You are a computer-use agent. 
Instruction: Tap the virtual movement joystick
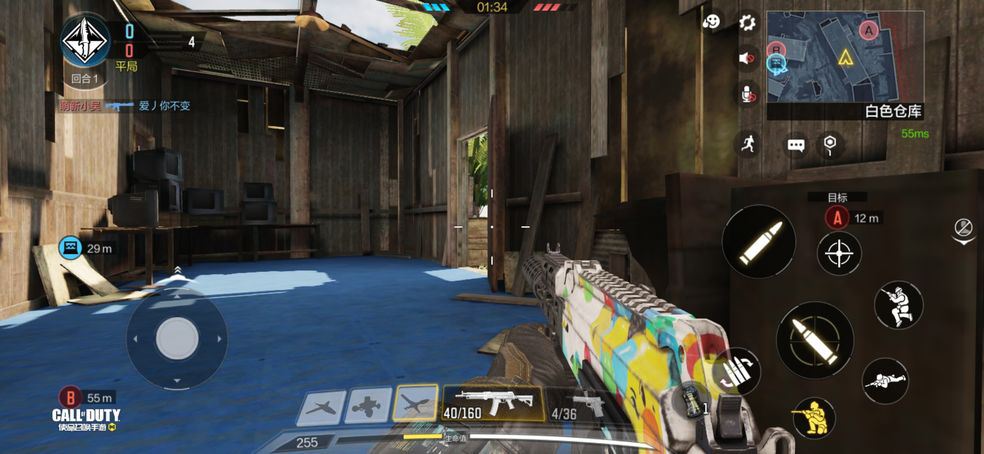[177, 334]
